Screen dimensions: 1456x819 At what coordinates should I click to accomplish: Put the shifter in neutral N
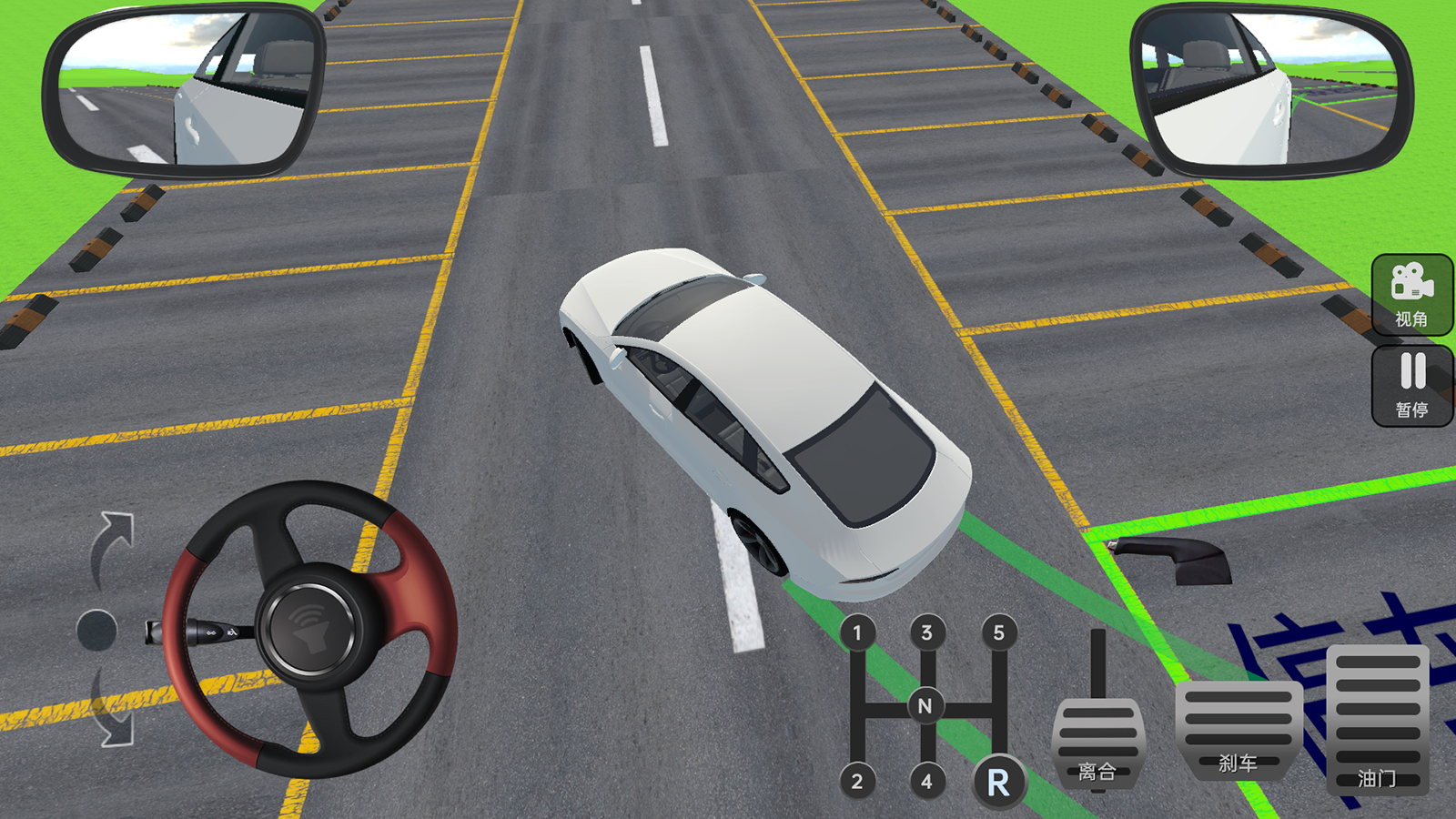[x=925, y=705]
